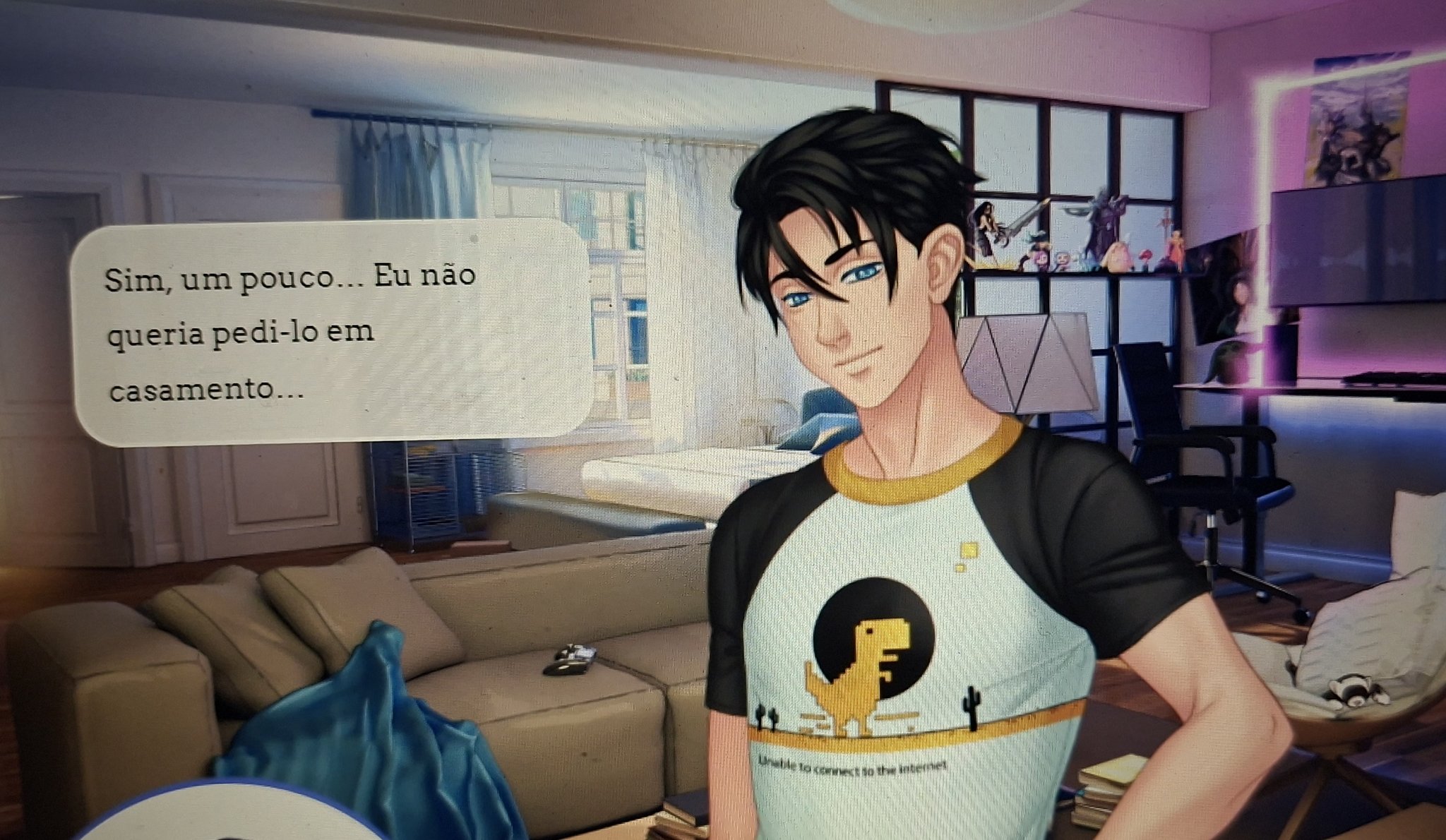Advance the dialogue bubble about the marriage proposal
1446x840 pixels.
point(330,332)
